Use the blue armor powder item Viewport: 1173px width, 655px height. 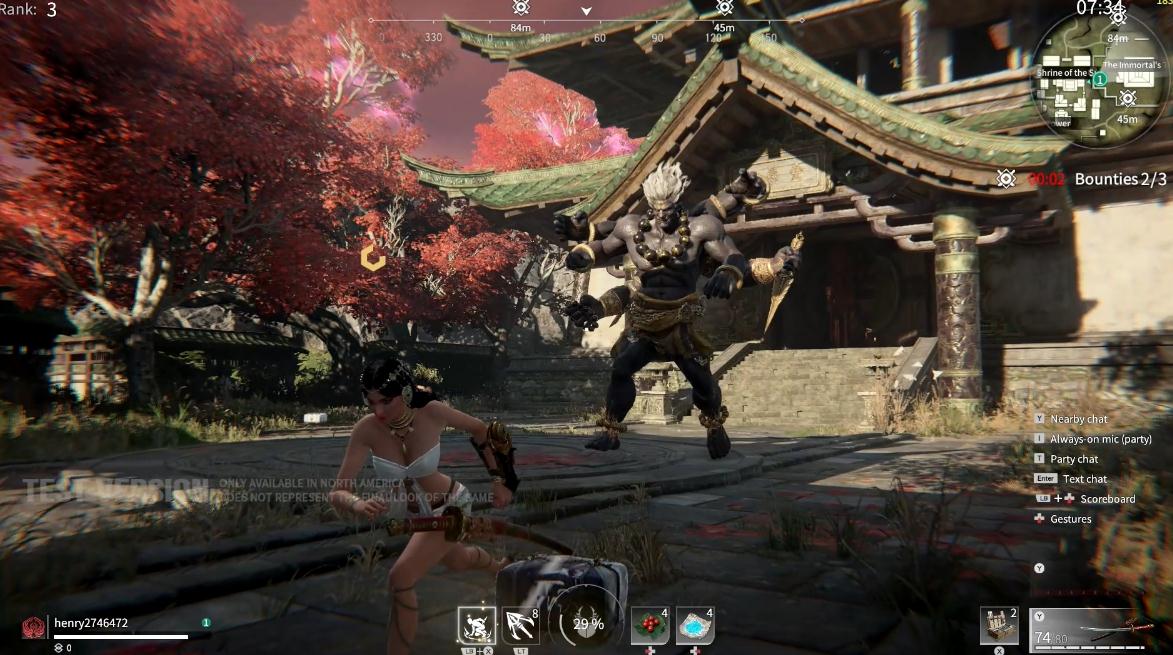point(695,626)
